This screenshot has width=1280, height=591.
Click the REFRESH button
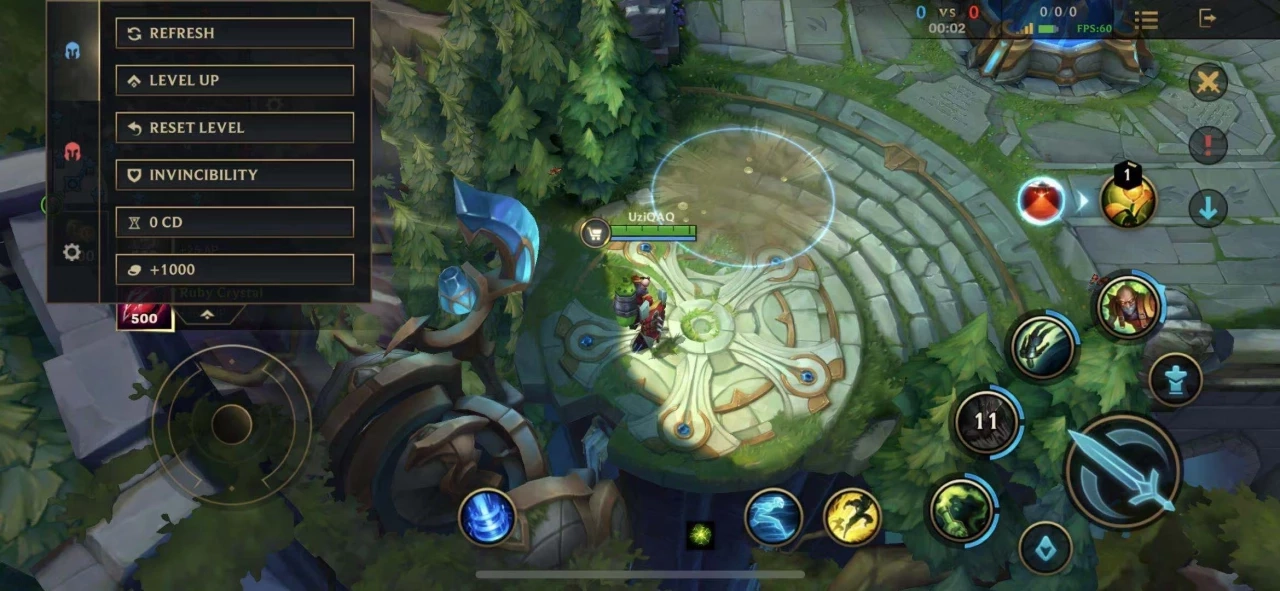(234, 33)
